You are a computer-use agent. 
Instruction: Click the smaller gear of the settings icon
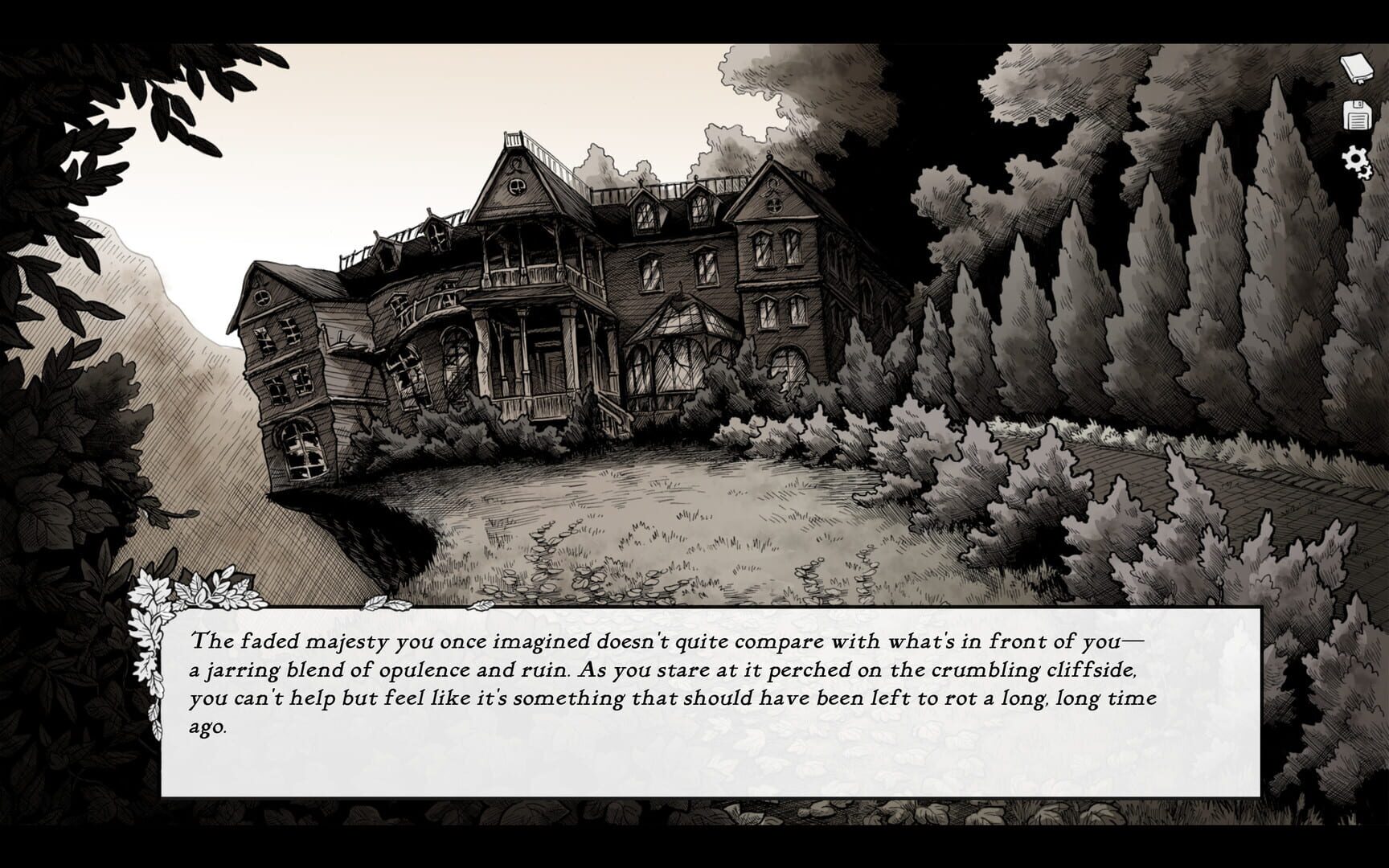click(x=1365, y=173)
